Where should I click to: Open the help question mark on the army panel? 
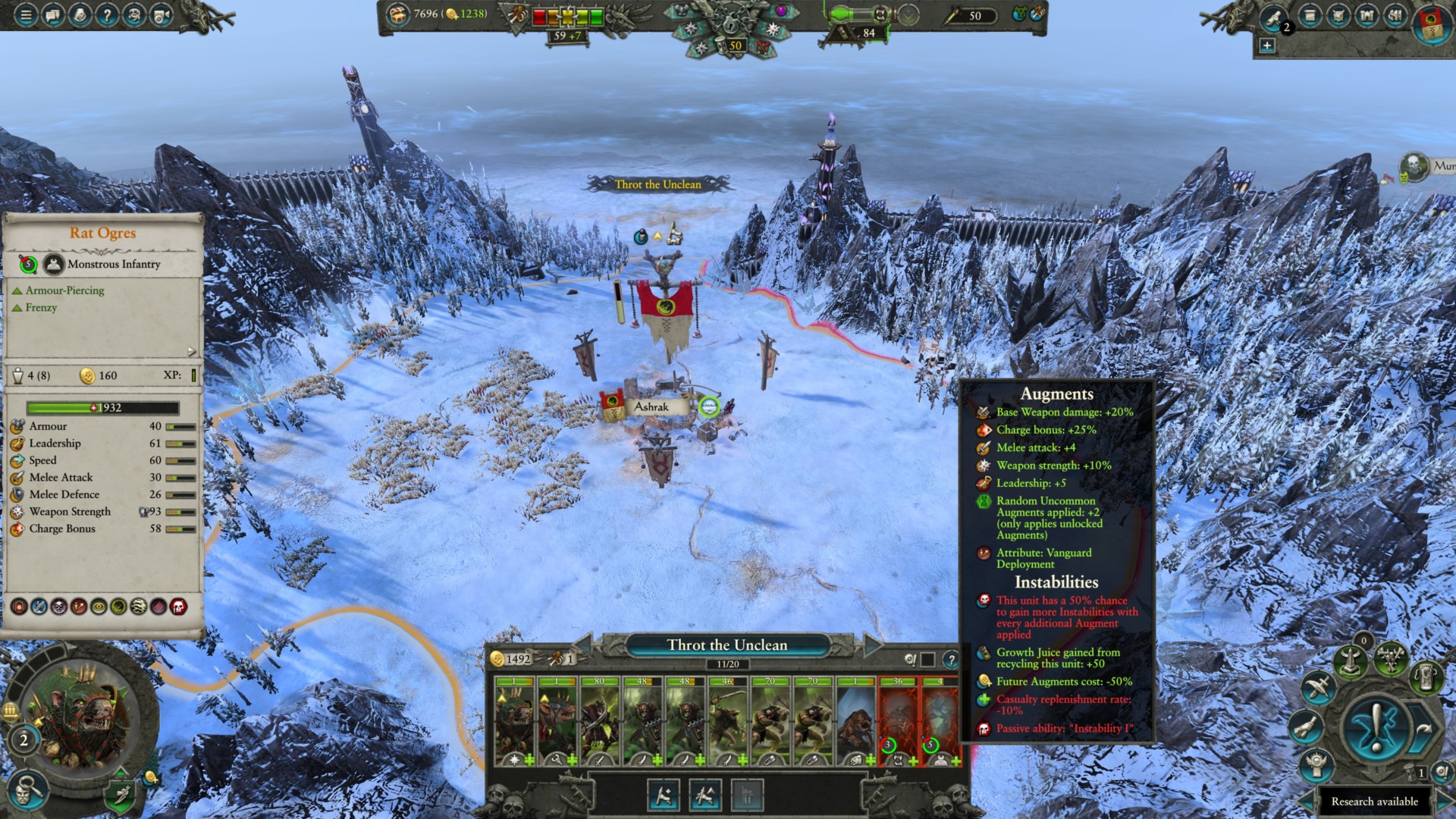pyautogui.click(x=952, y=660)
